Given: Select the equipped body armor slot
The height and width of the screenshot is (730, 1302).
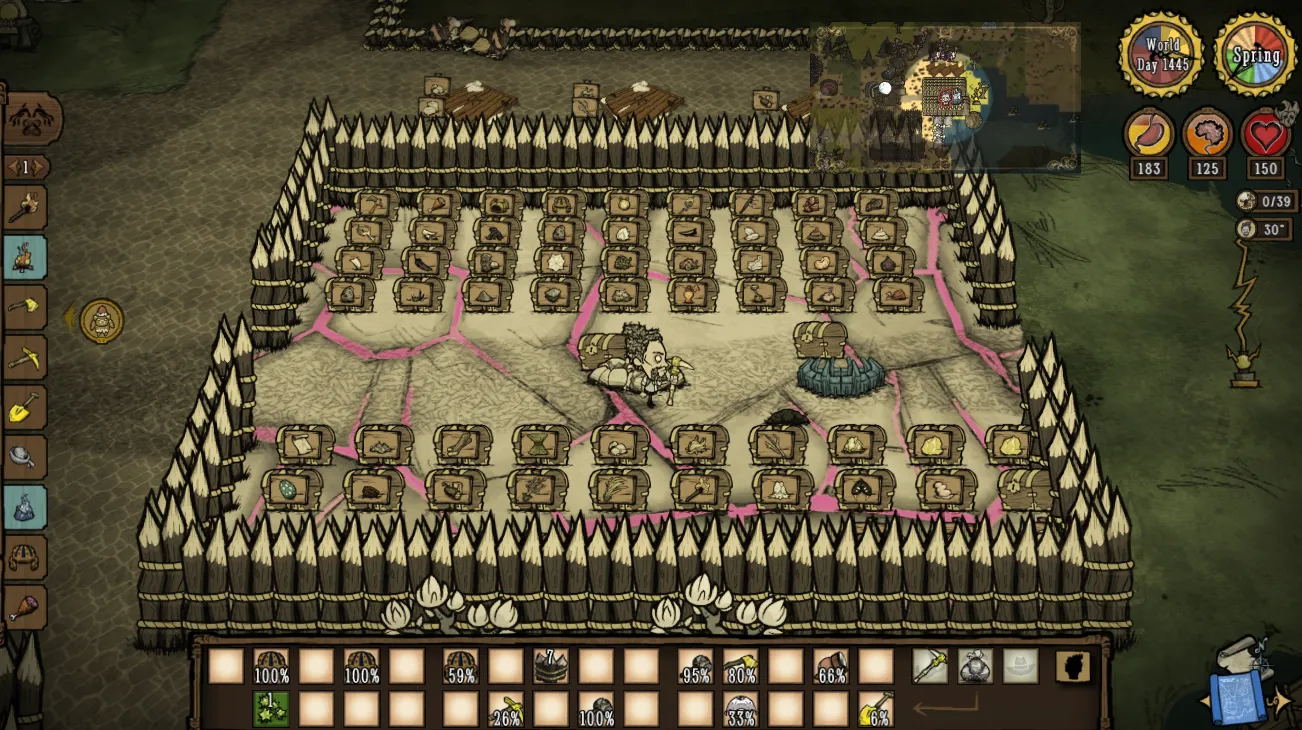Looking at the screenshot, I should pyautogui.click(x=975, y=666).
